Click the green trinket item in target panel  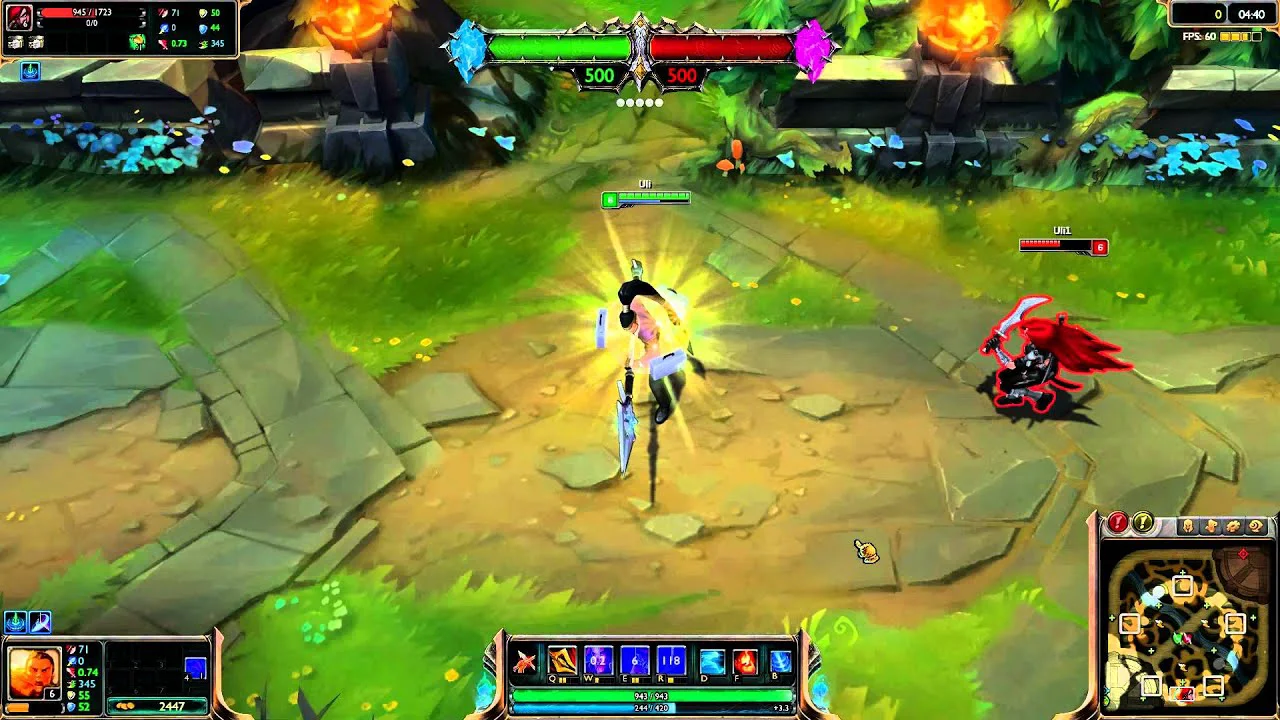(x=137, y=41)
